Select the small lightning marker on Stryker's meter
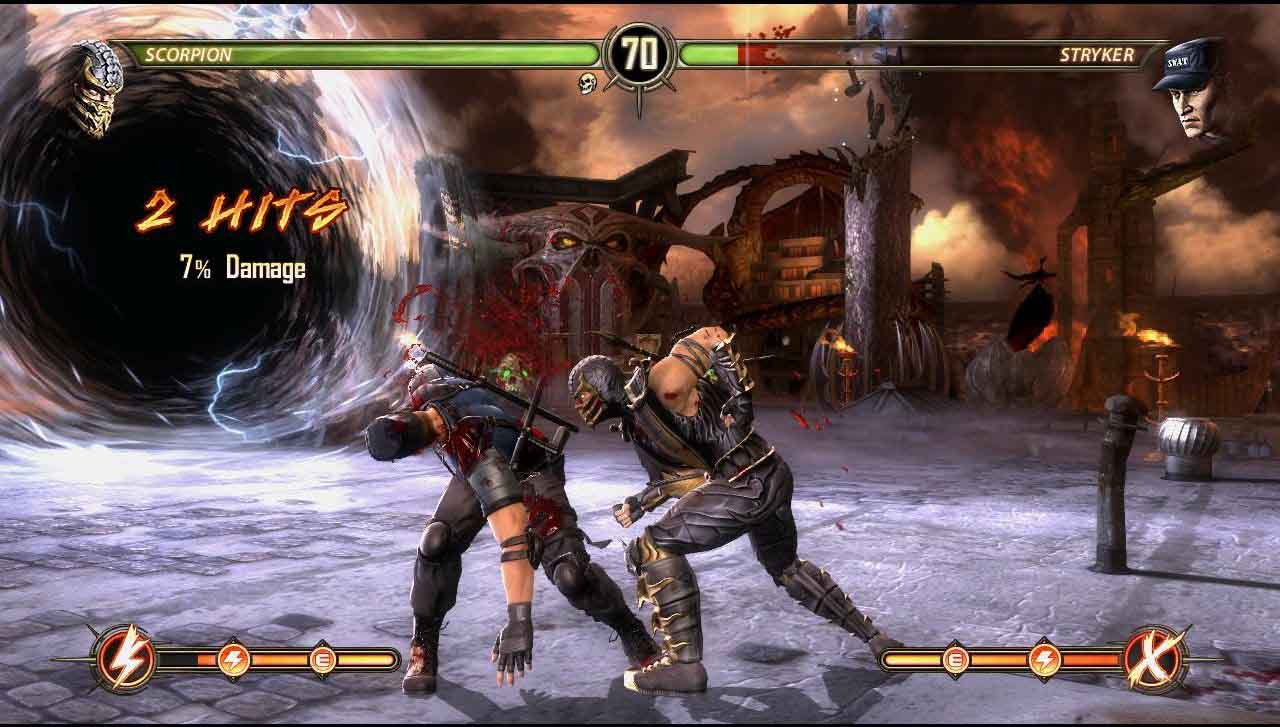The image size is (1280, 727). [x=1044, y=659]
